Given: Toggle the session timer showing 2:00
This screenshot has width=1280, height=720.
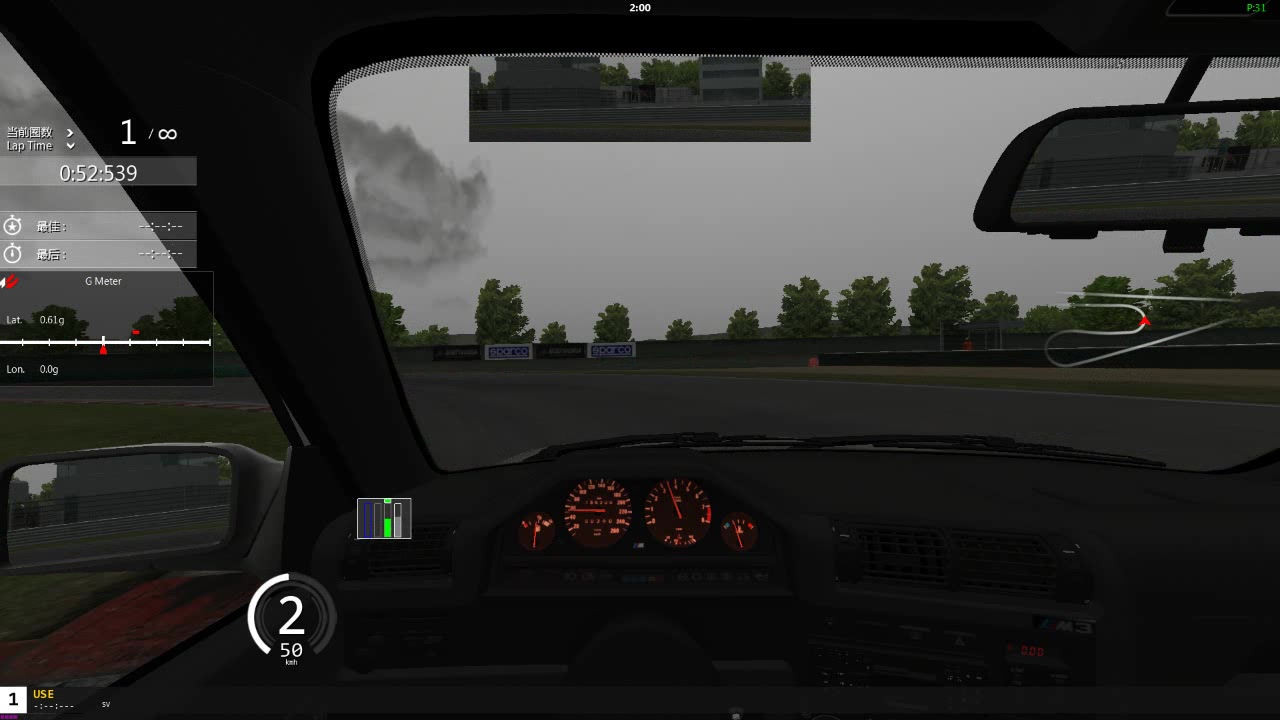Looking at the screenshot, I should [x=639, y=8].
